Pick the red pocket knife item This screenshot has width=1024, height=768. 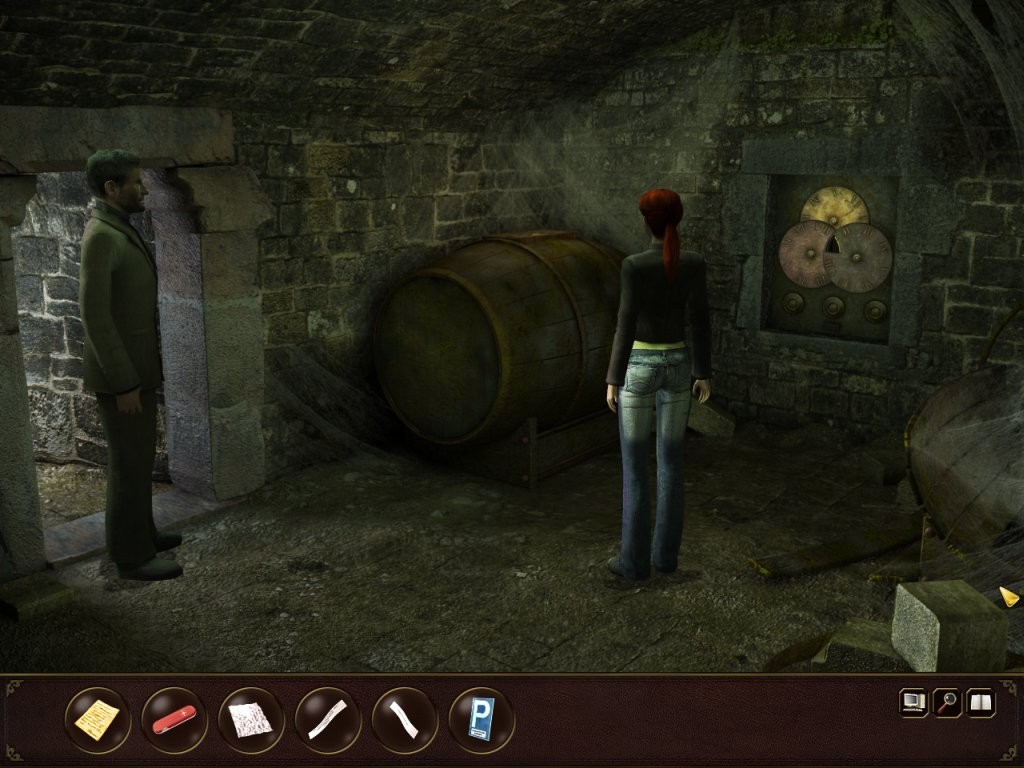click(174, 719)
